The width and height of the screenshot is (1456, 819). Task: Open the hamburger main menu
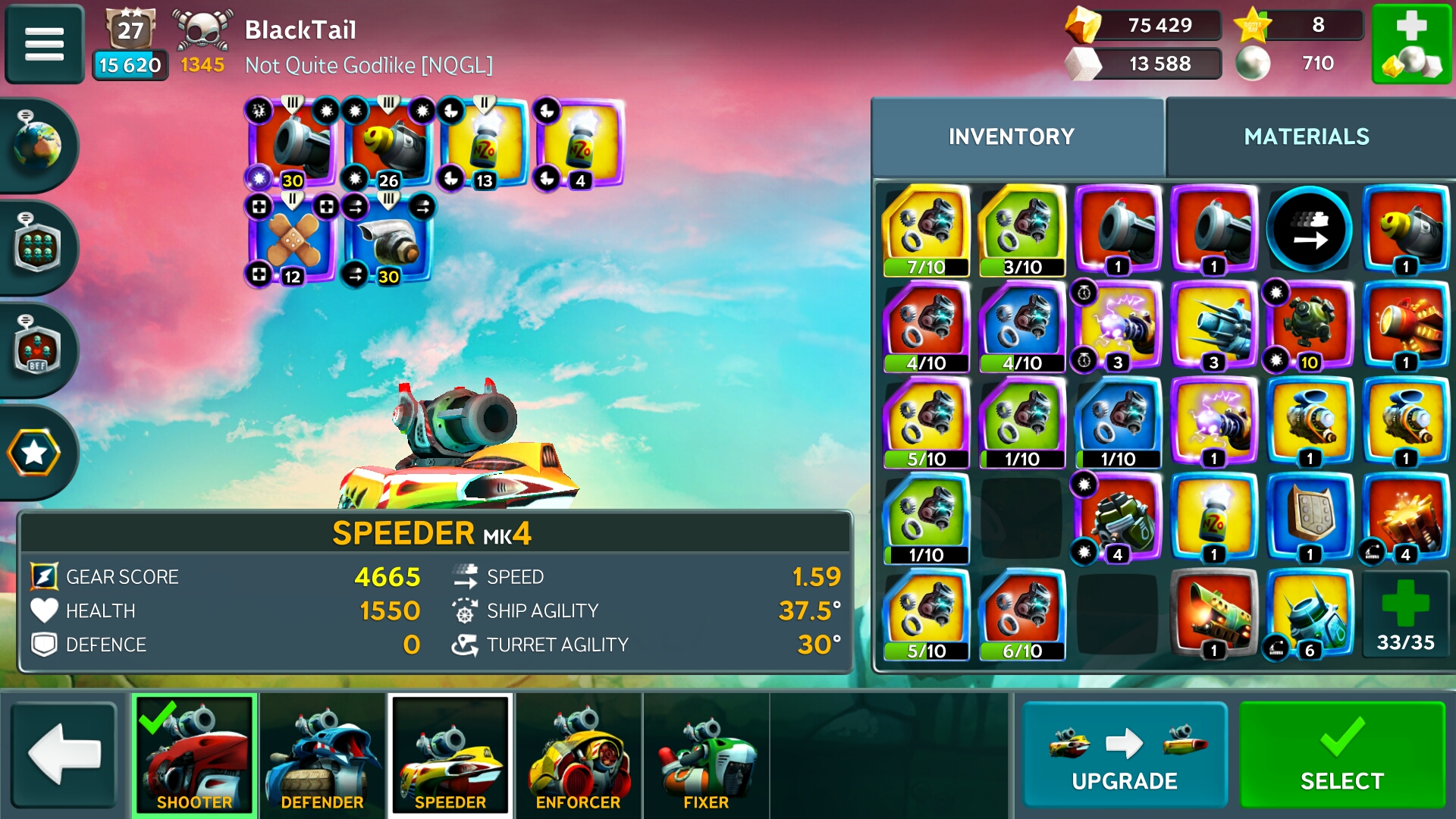tap(44, 43)
